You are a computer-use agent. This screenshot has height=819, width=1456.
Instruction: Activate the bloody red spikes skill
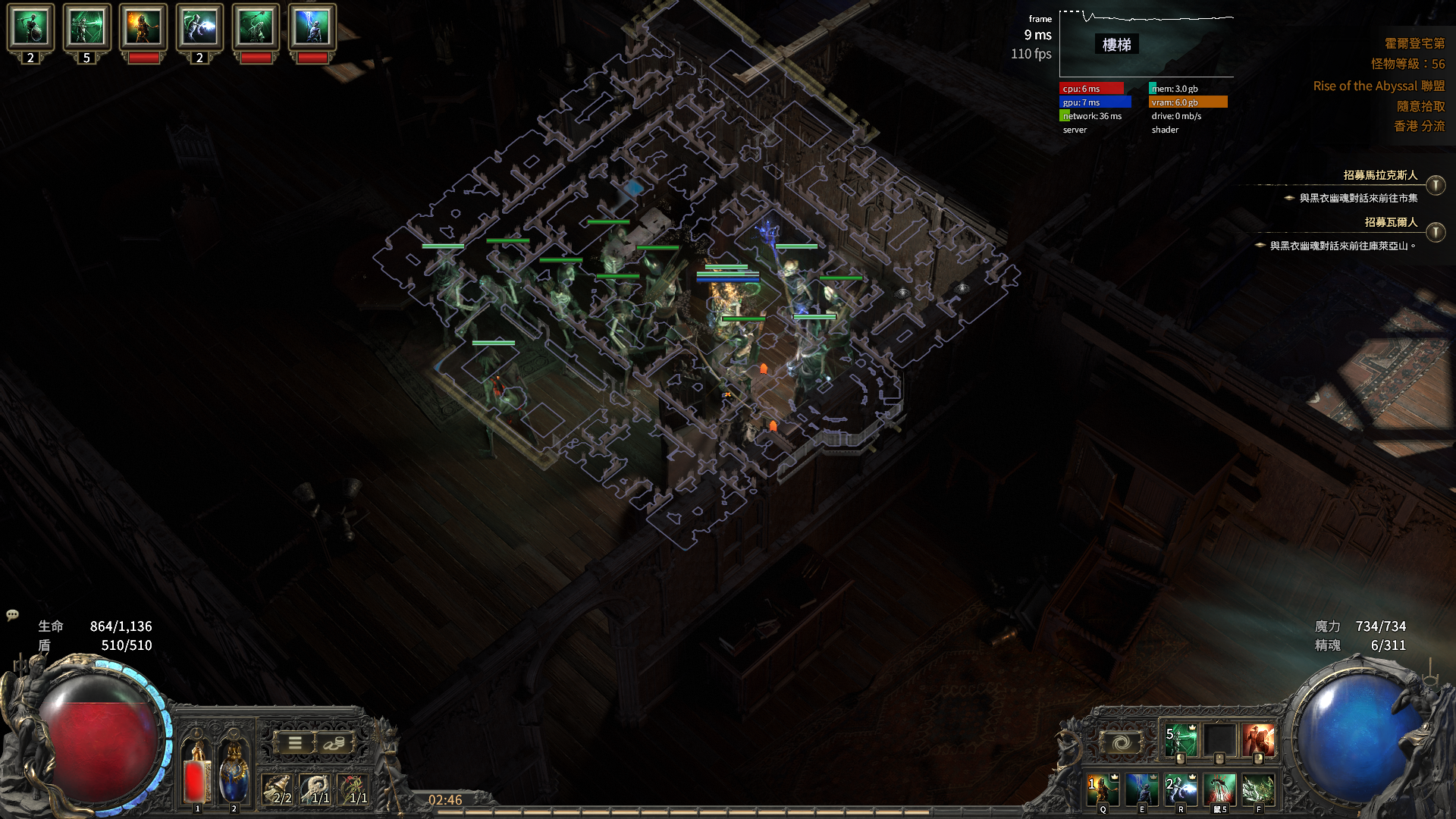(1219, 789)
